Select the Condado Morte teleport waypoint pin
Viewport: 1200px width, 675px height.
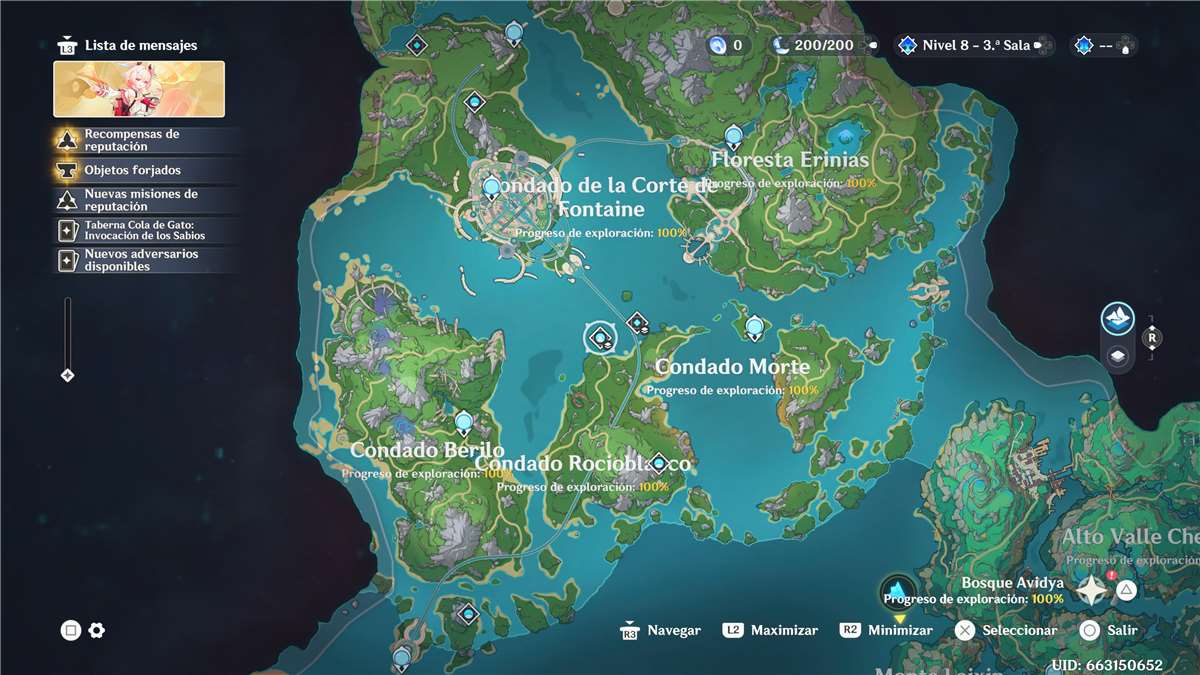[x=755, y=326]
